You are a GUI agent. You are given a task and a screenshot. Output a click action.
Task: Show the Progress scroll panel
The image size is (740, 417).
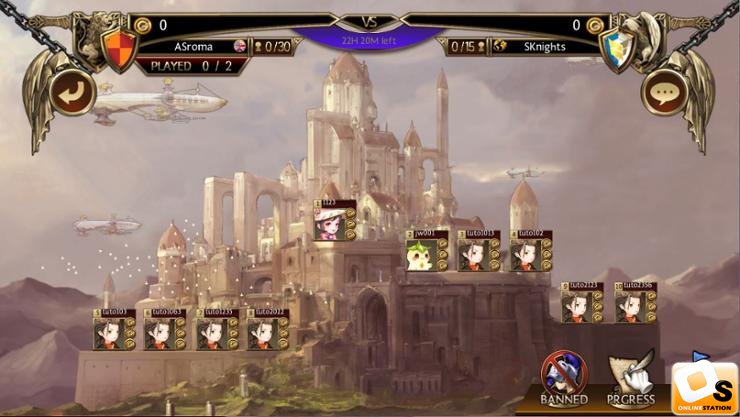pyautogui.click(x=632, y=380)
